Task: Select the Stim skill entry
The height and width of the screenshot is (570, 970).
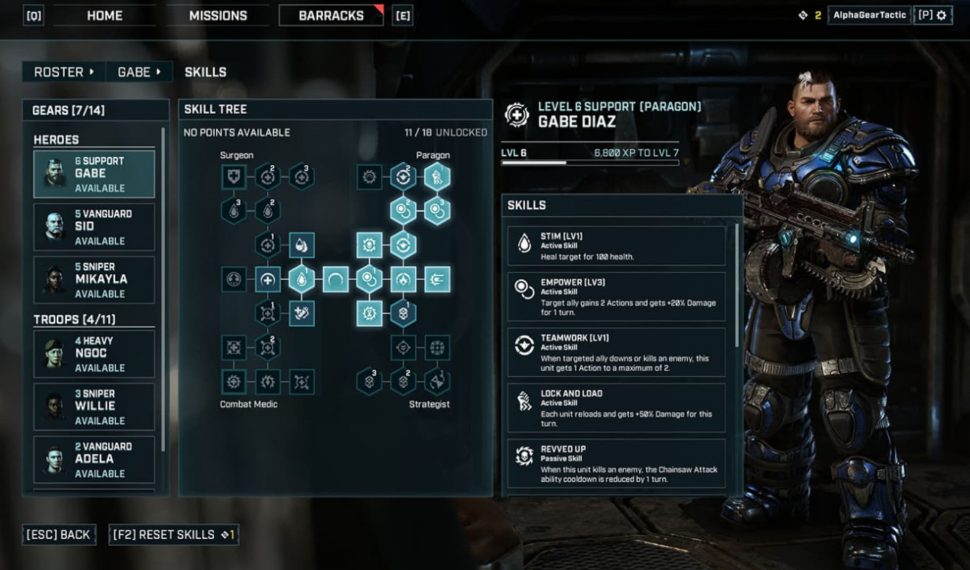Action: click(x=617, y=246)
